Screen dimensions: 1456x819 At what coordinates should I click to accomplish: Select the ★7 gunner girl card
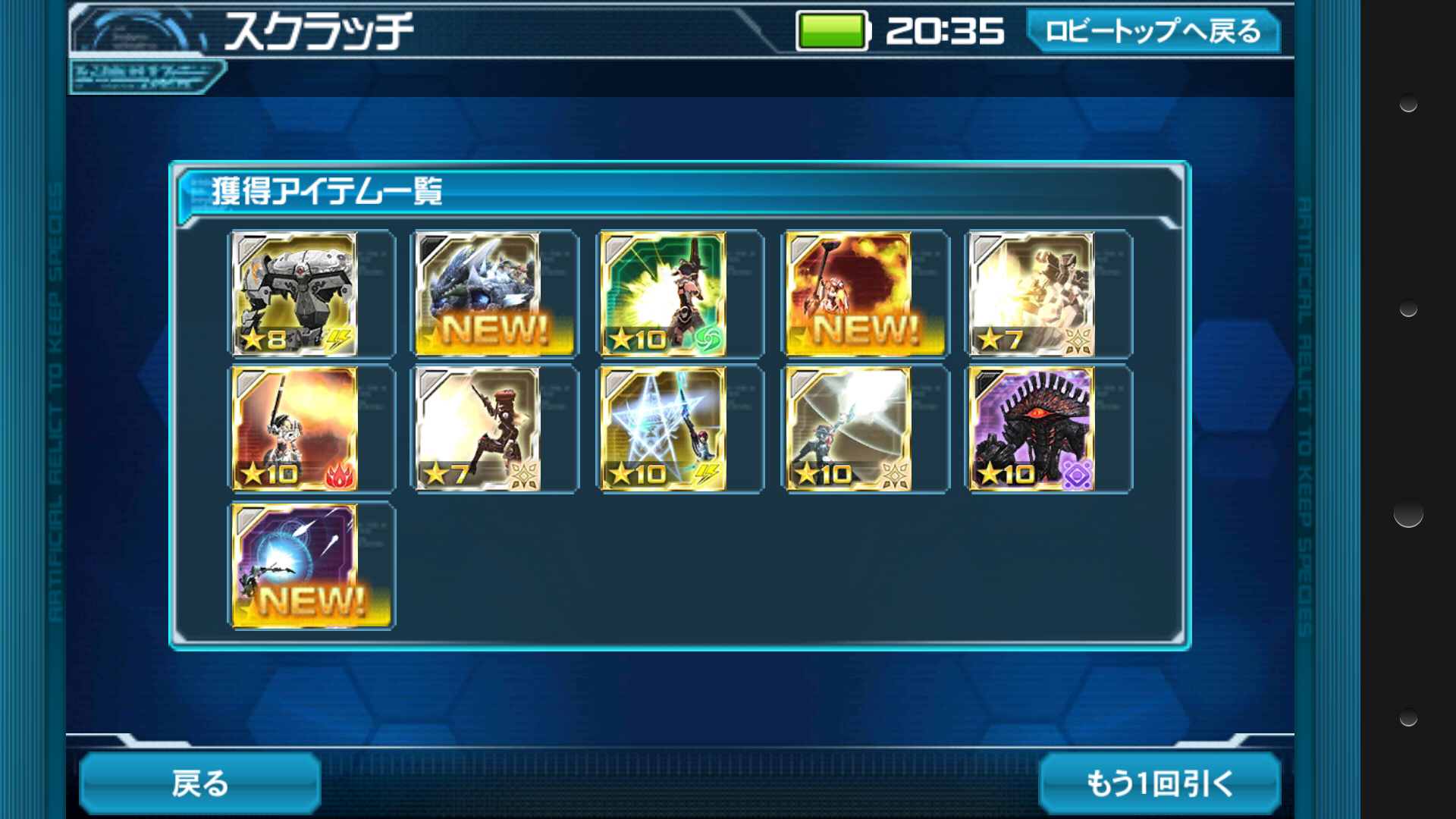[479, 429]
